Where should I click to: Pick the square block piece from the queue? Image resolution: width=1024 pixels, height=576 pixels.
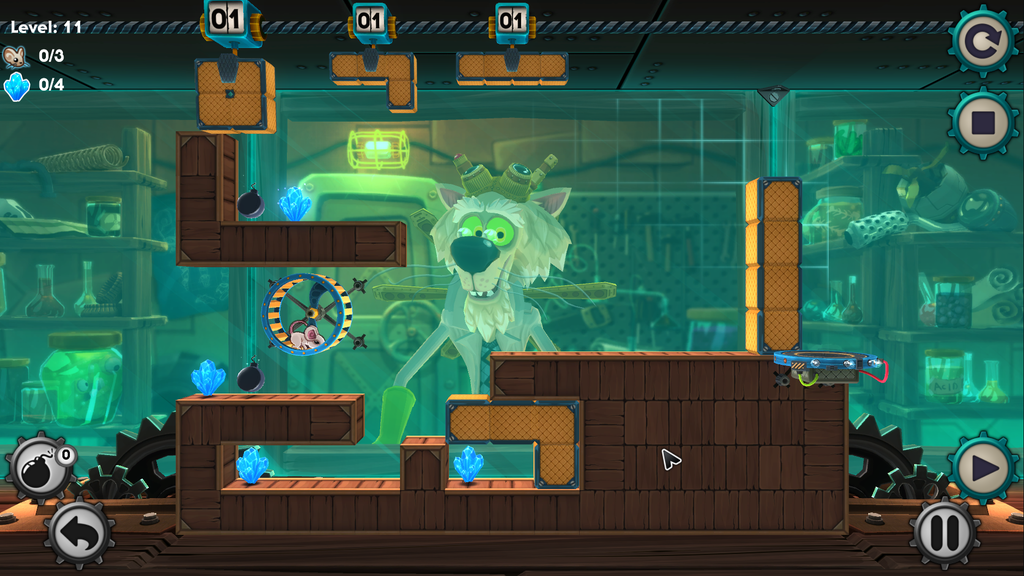coord(231,94)
